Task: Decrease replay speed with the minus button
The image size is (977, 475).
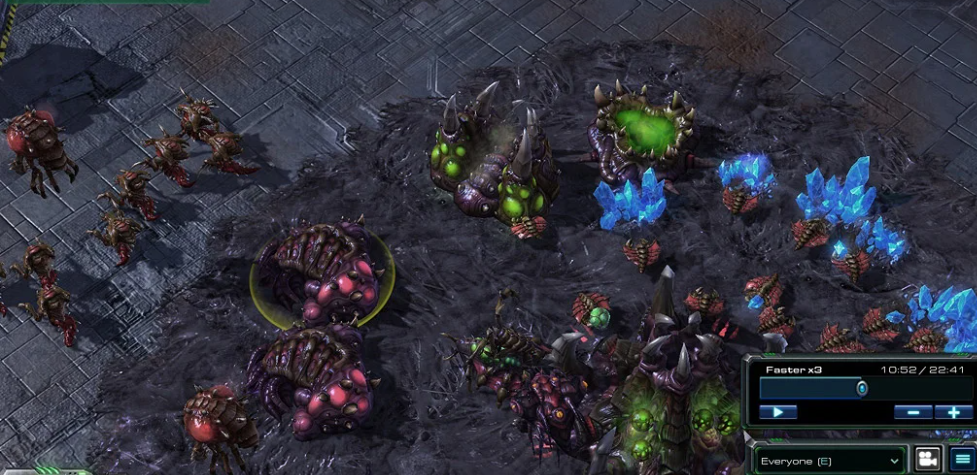Action: point(913,412)
